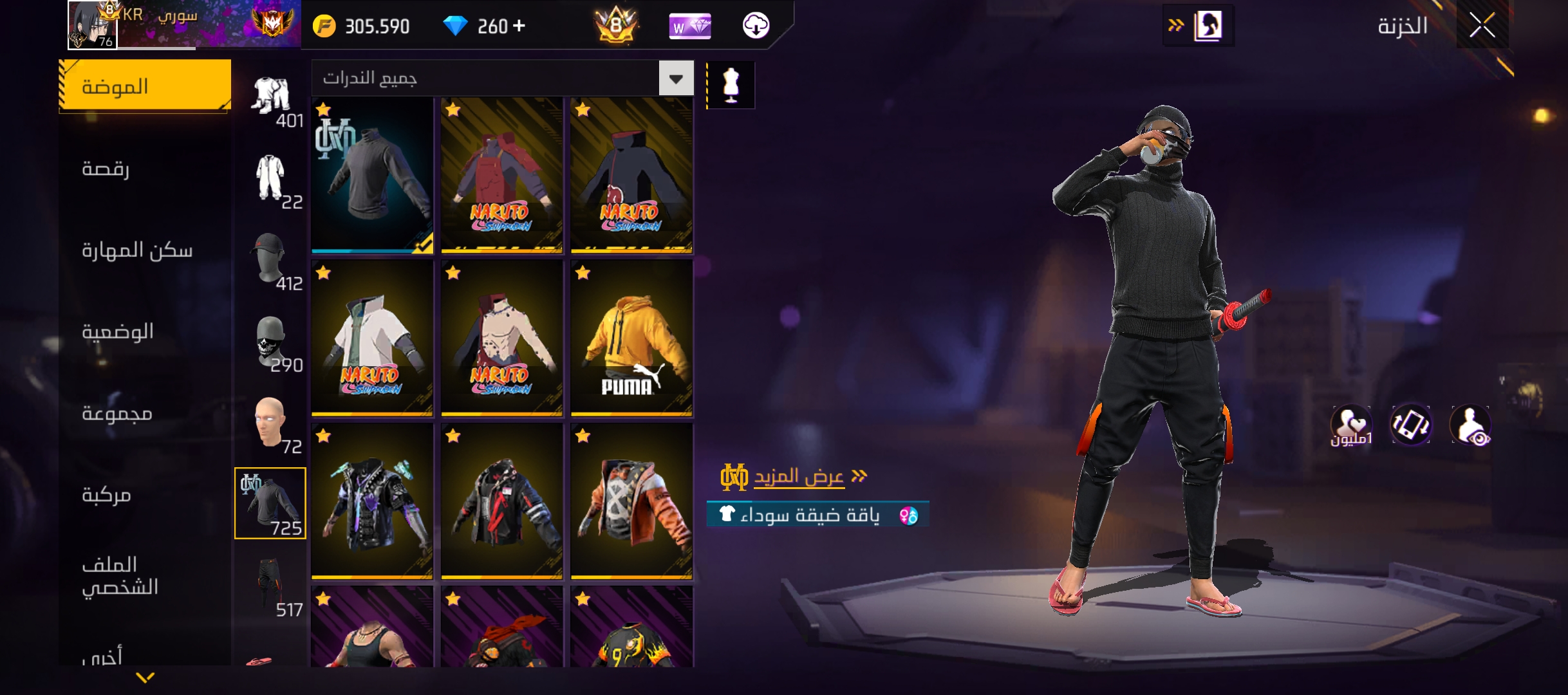
Task: Open the mannequin outfit preset button
Action: tap(731, 85)
